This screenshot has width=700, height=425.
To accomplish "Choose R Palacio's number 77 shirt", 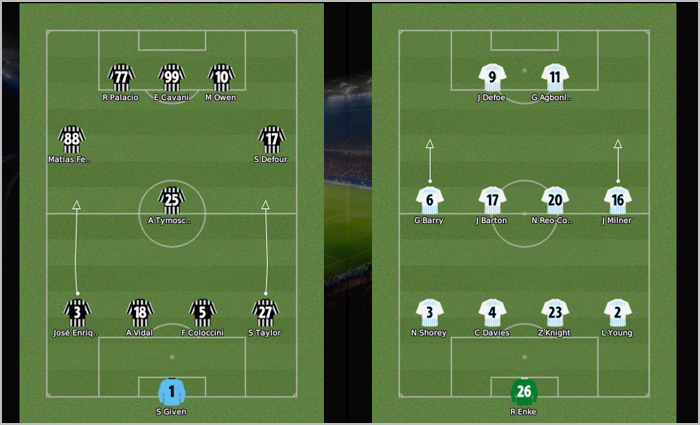I will pos(121,77).
